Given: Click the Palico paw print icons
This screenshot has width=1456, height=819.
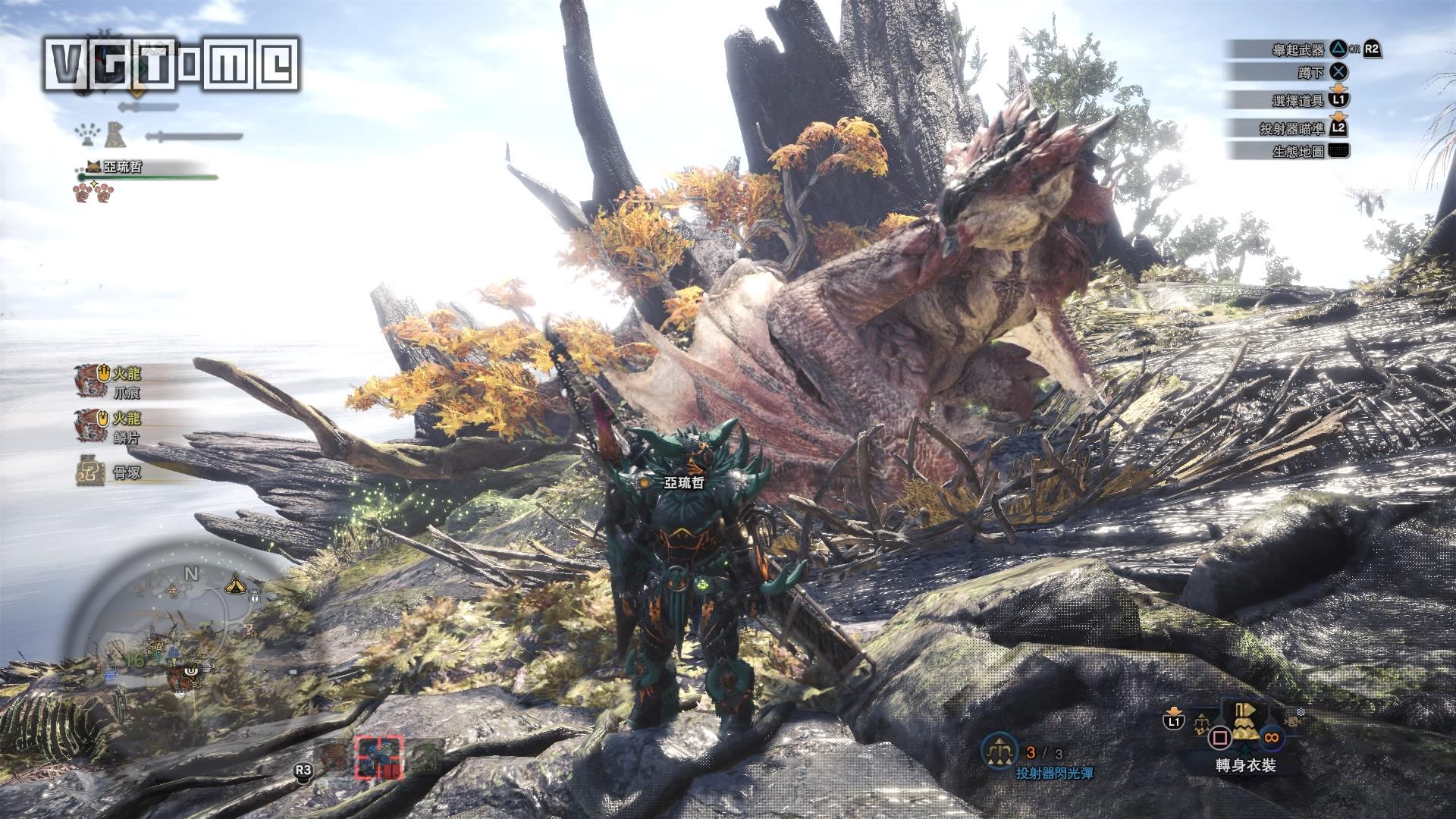Looking at the screenshot, I should pyautogui.click(x=93, y=193).
